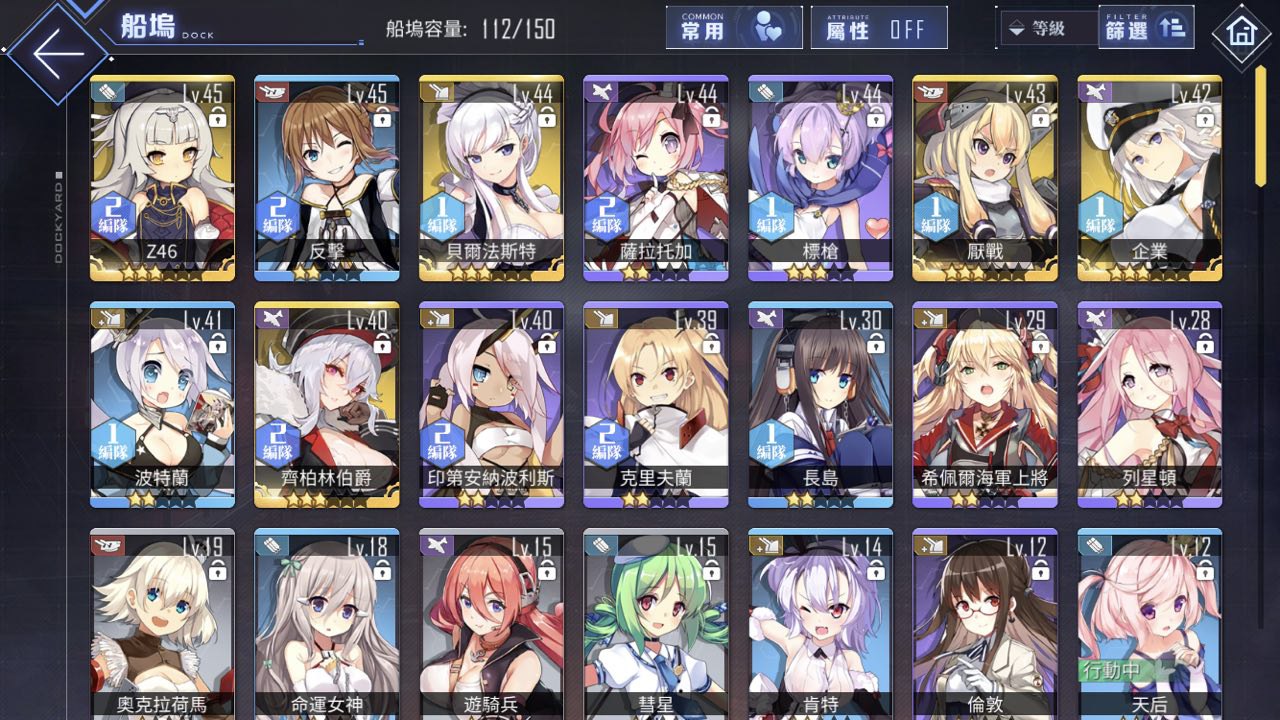The height and width of the screenshot is (720, 1280).
Task: Select the 反擊 ship card
Action: pyautogui.click(x=327, y=178)
